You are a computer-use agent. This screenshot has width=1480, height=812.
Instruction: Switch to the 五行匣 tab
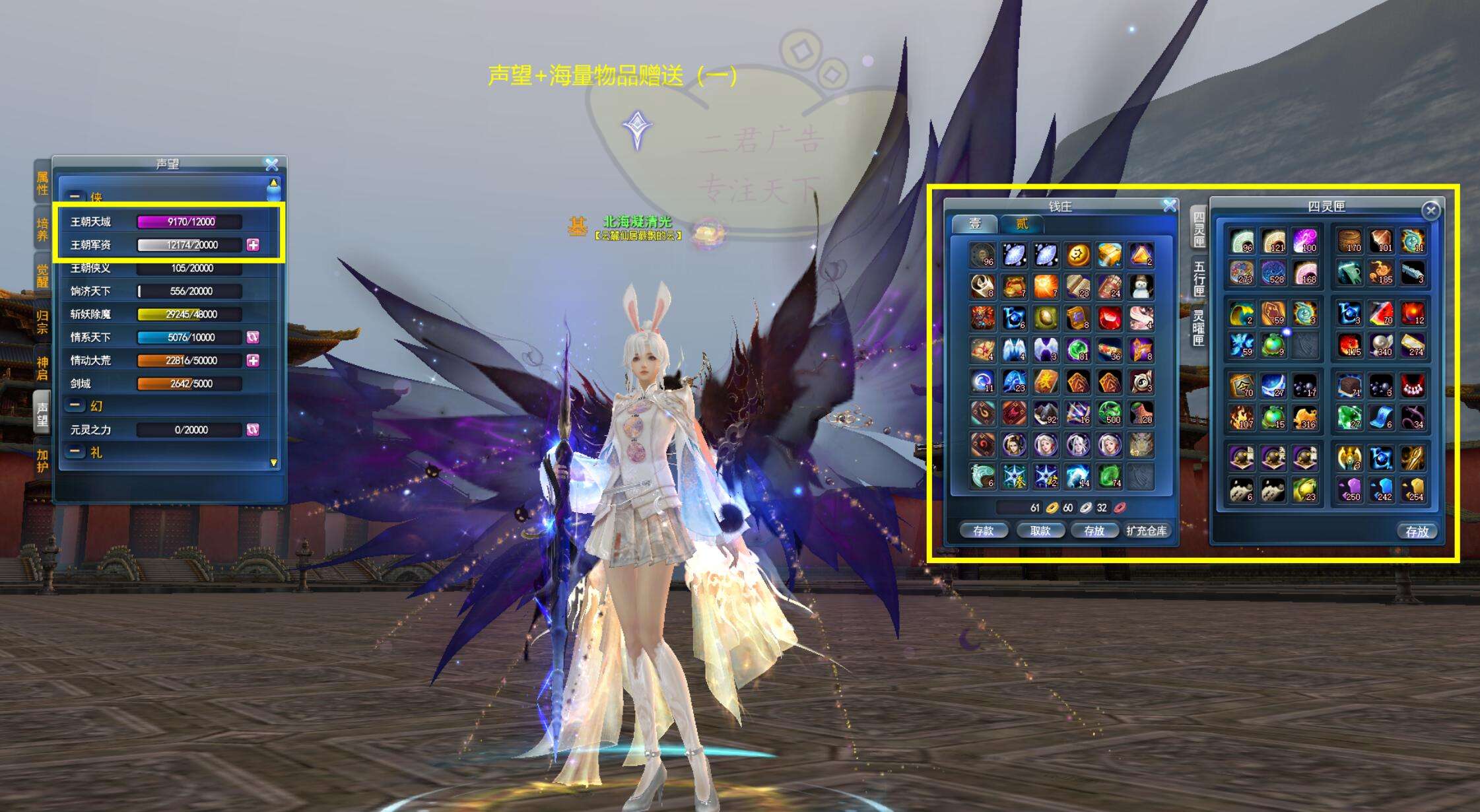click(1199, 278)
